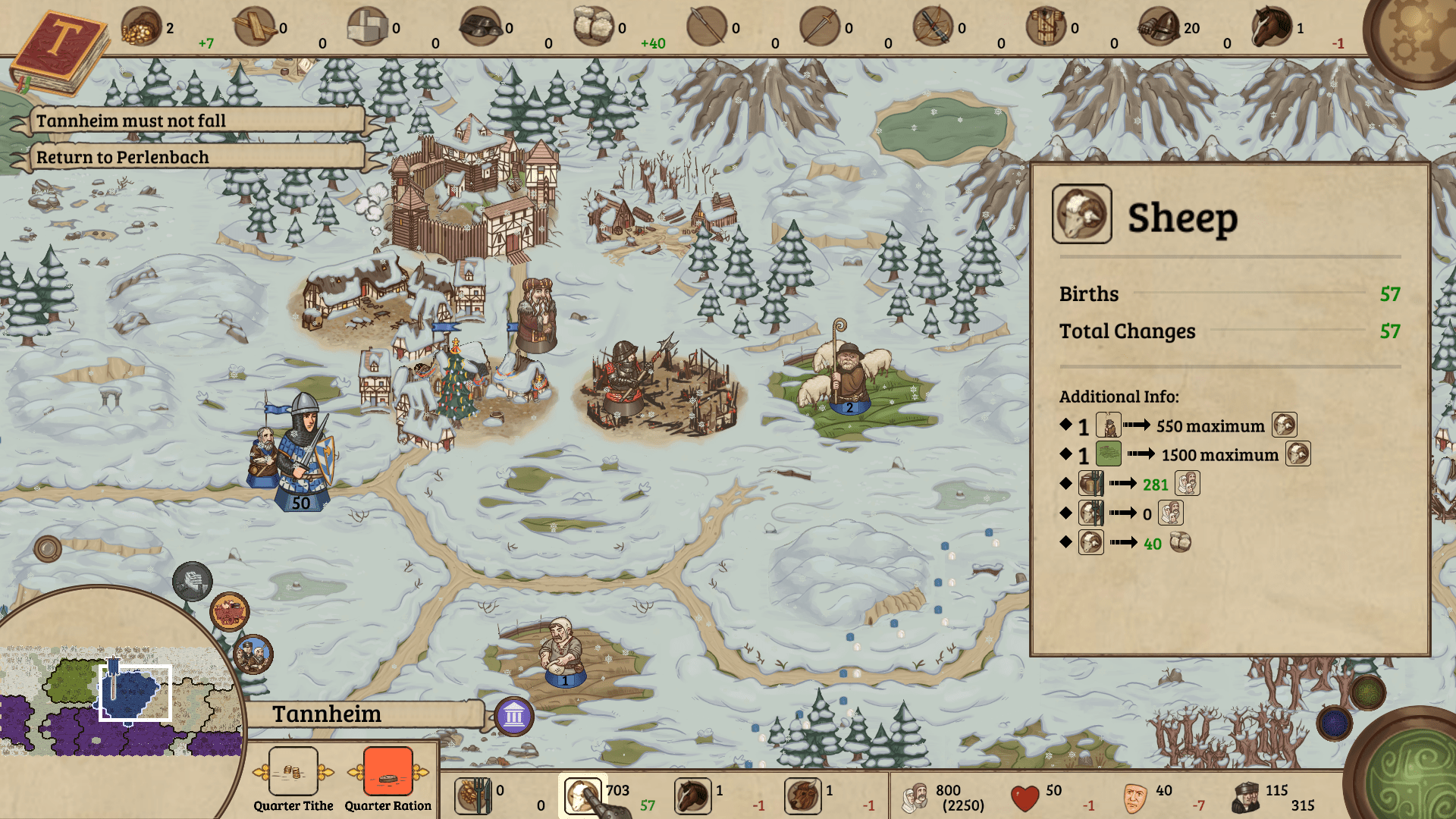Click the 550 maximum entry under Additional Info
1456x819 pixels.
[x=1209, y=425]
